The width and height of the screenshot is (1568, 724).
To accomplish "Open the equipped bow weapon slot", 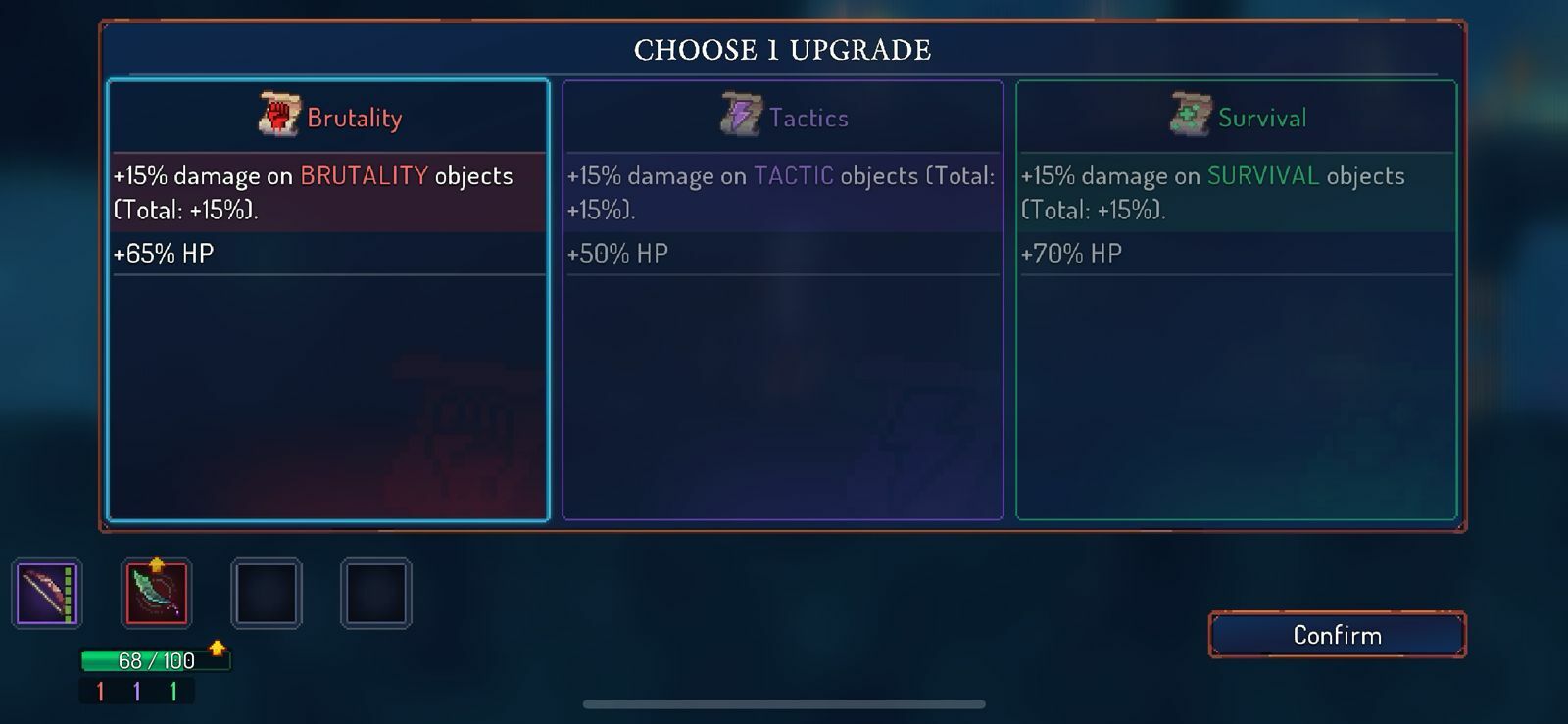I will [46, 593].
